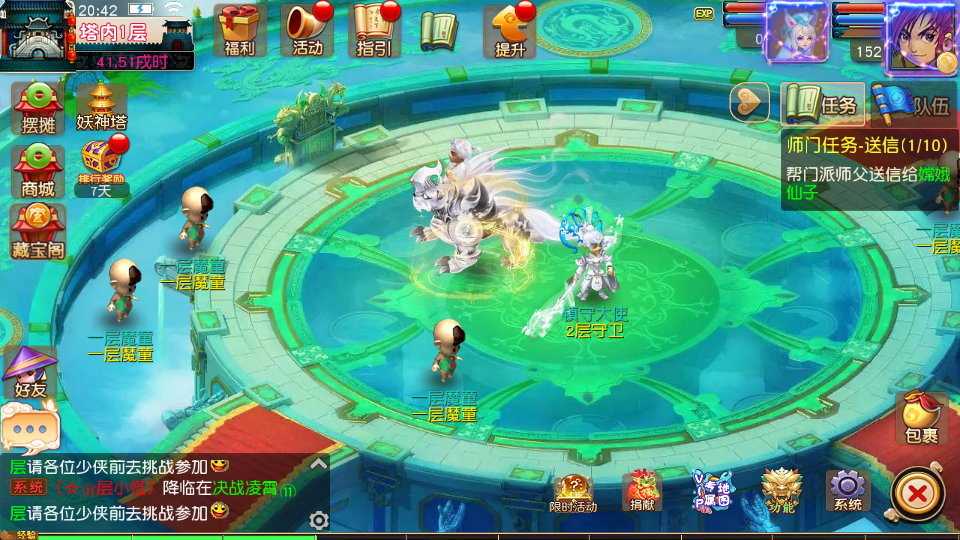Open the 活动 horn events menu
This screenshot has width=960, height=540.
click(307, 29)
